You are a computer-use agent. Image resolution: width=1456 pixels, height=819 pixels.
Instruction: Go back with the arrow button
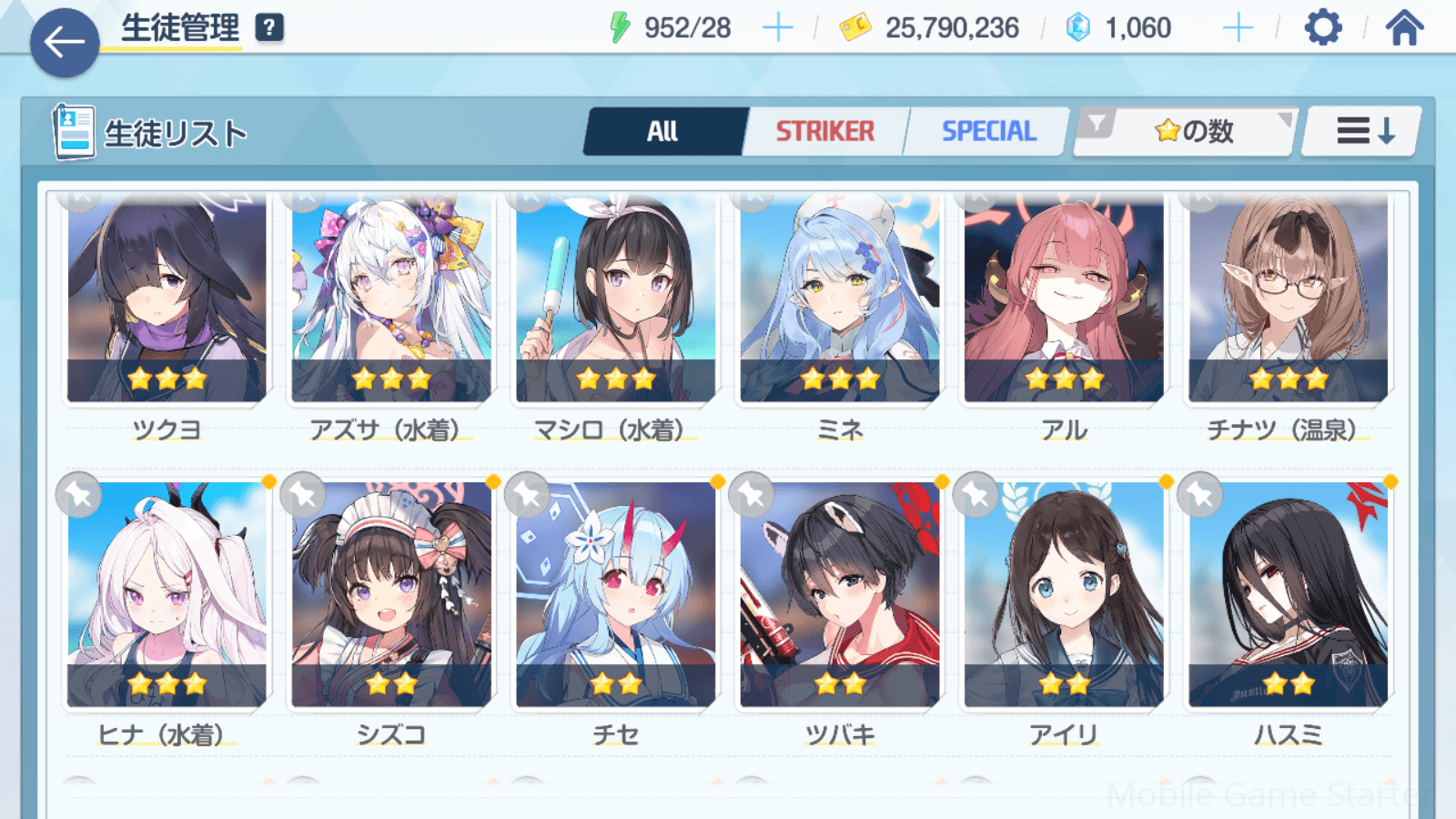point(65,42)
